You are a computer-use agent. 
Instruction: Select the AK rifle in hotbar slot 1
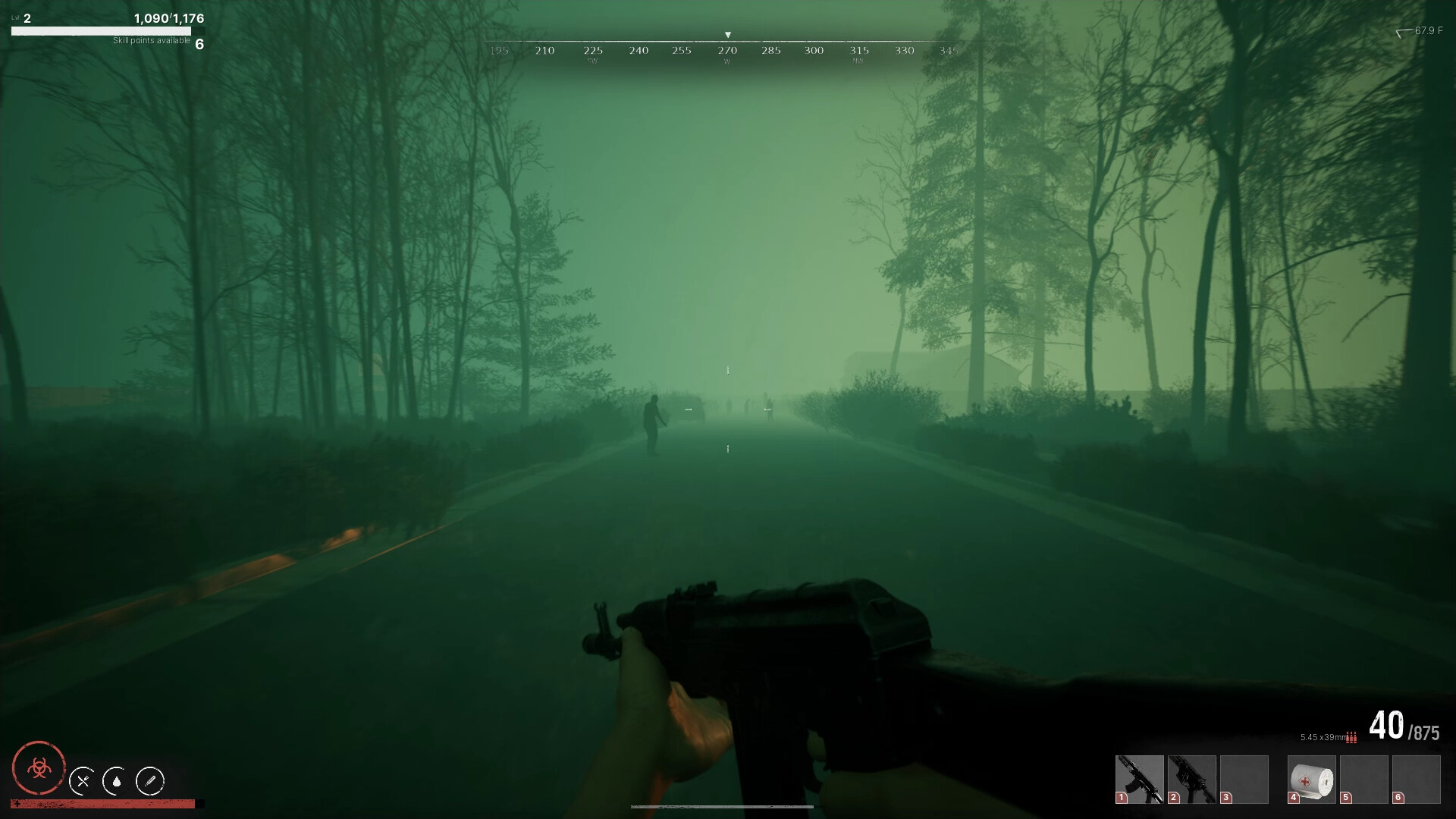click(x=1138, y=780)
